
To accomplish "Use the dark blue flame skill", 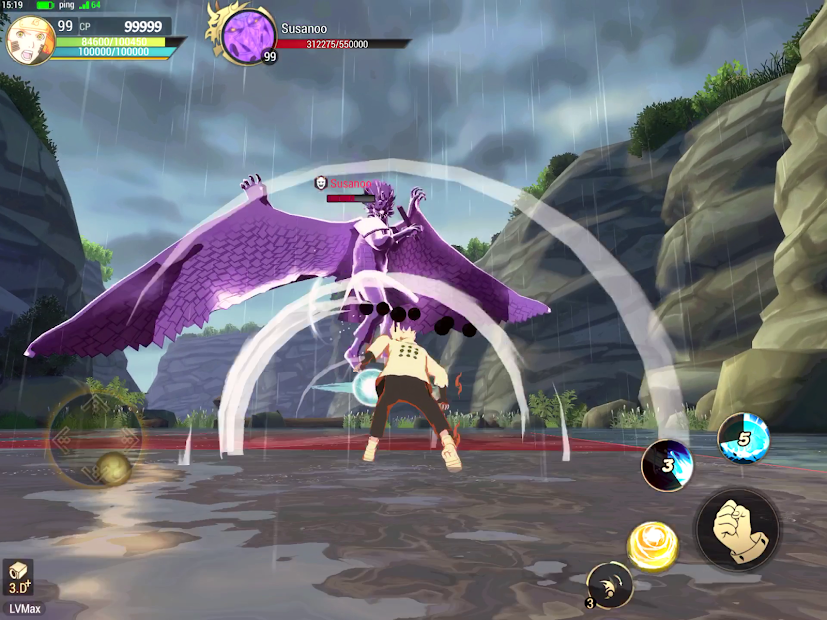I will click(667, 464).
